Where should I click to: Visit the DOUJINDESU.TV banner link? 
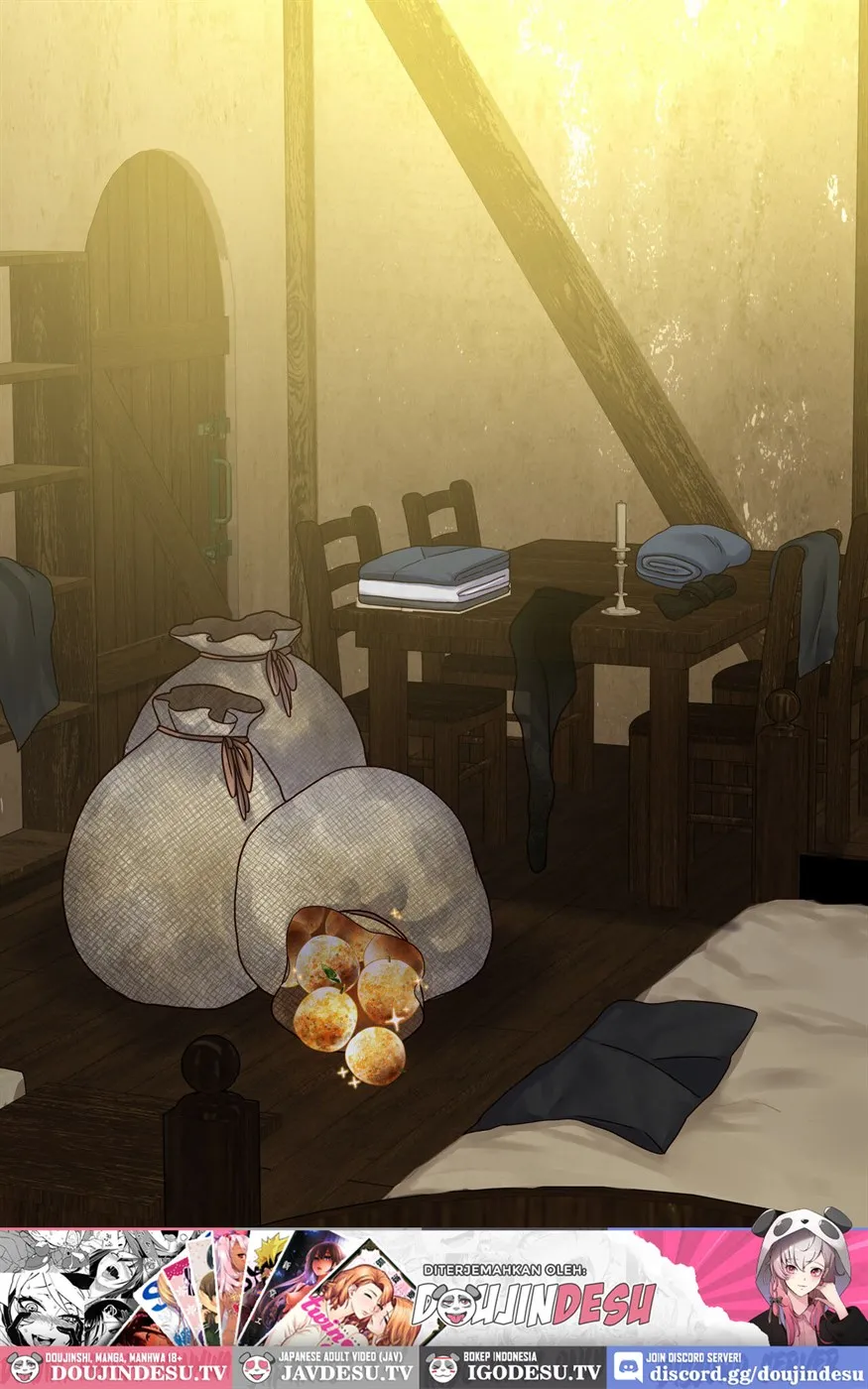[116, 1367]
